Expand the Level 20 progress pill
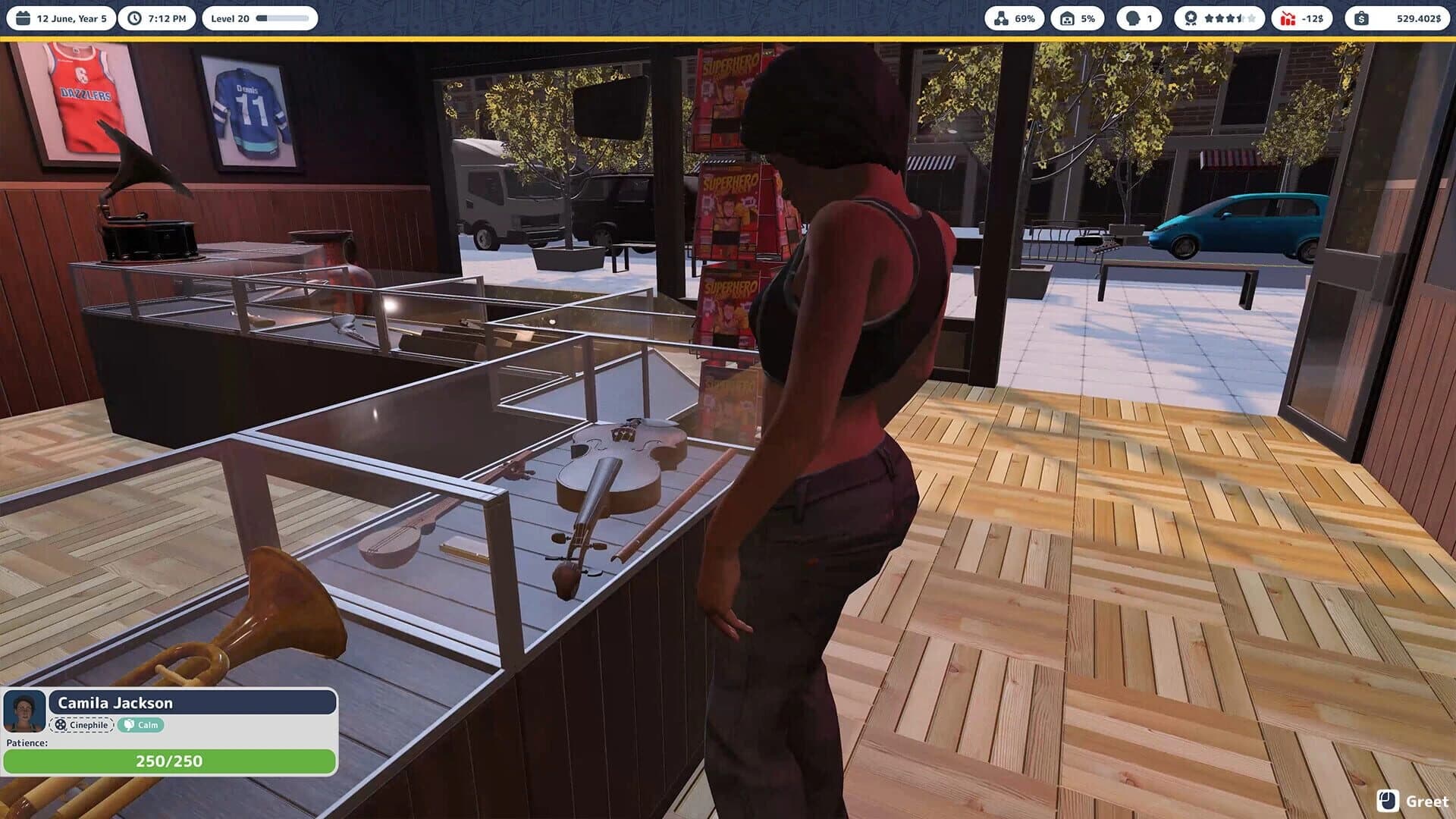 tap(260, 18)
